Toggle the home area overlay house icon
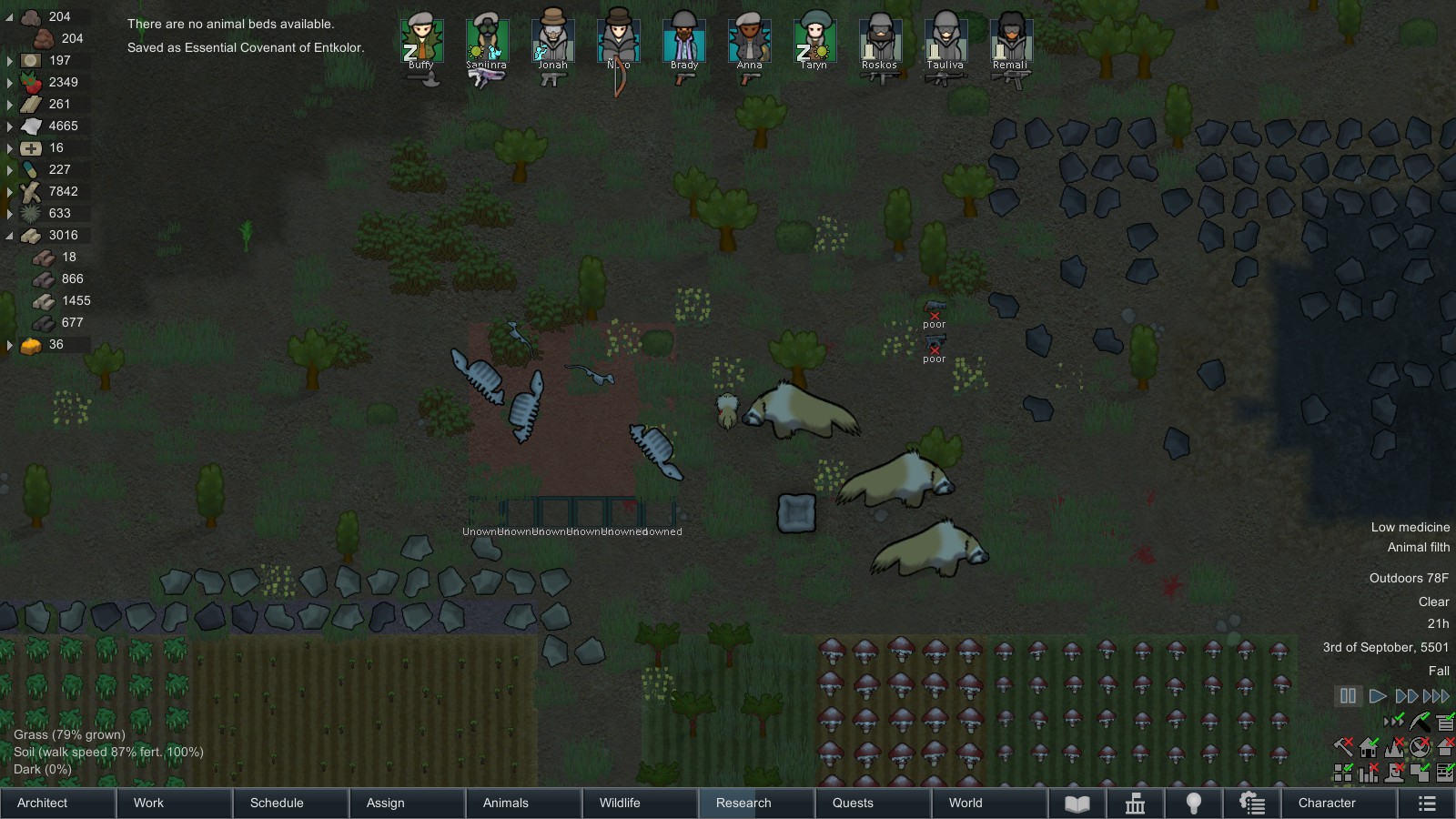1456x819 pixels. pyautogui.click(x=1369, y=748)
